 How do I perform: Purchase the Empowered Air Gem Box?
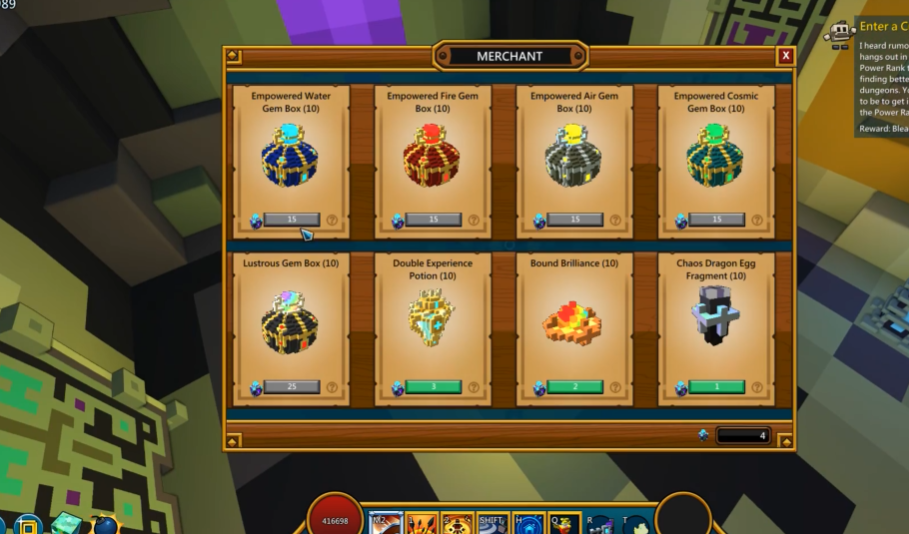pos(575,220)
